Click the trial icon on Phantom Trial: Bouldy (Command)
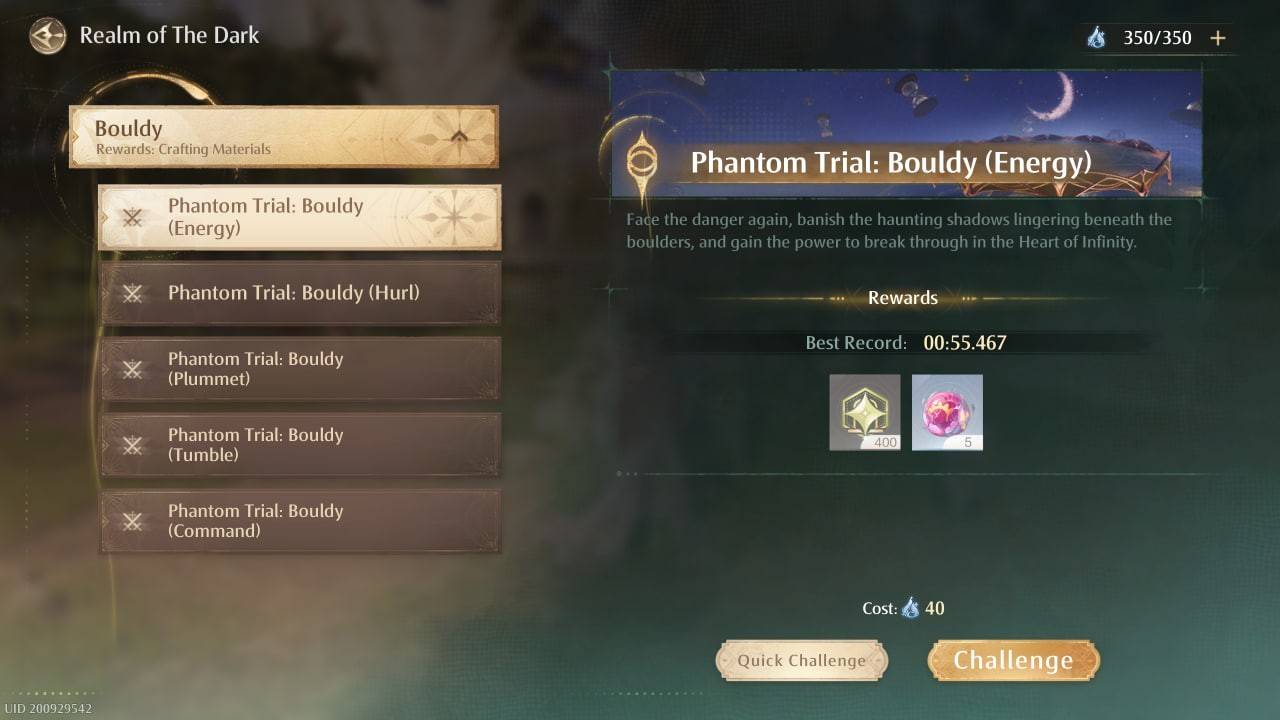 [132, 521]
